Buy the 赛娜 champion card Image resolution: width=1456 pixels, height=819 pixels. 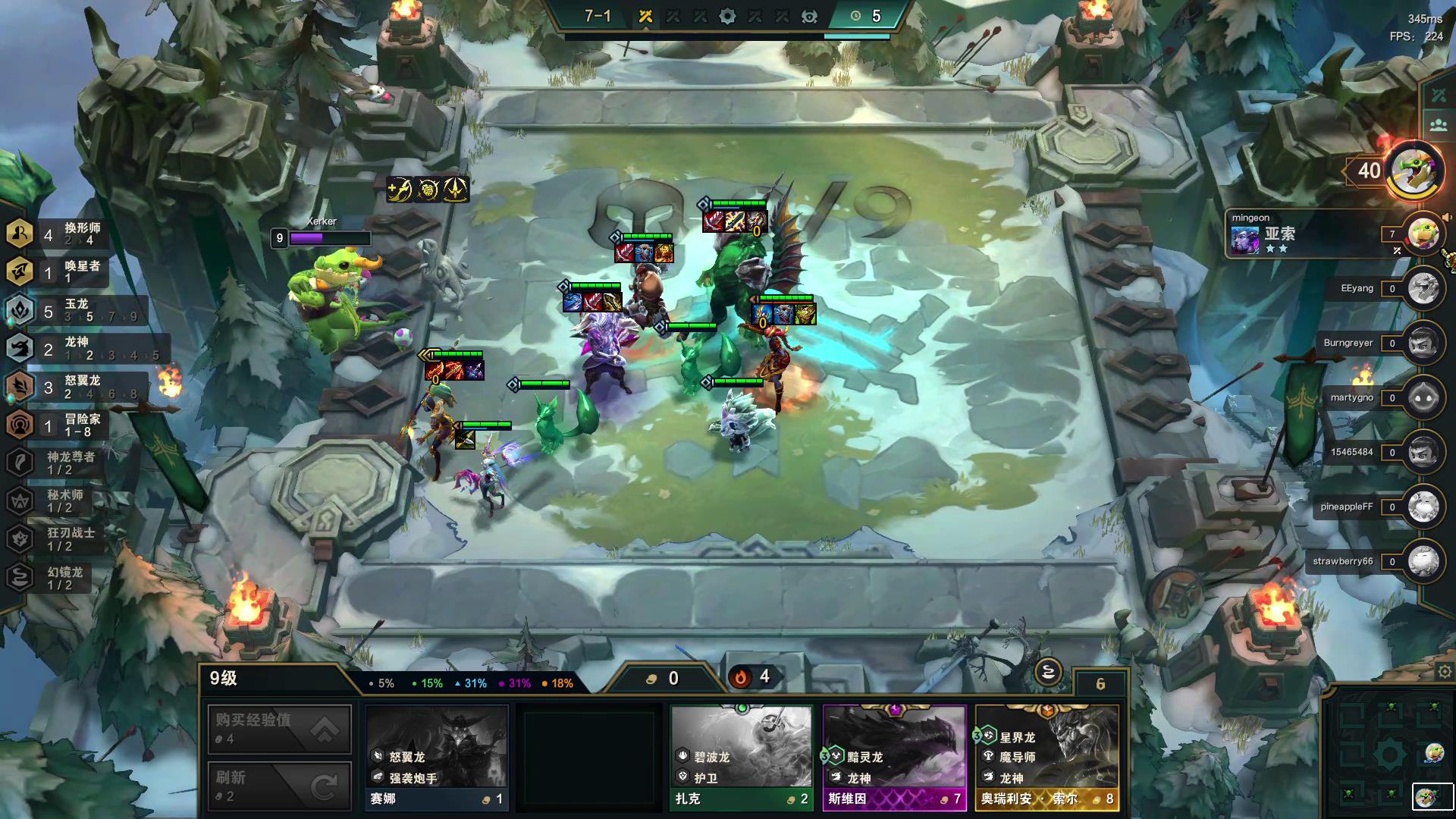[x=437, y=757]
